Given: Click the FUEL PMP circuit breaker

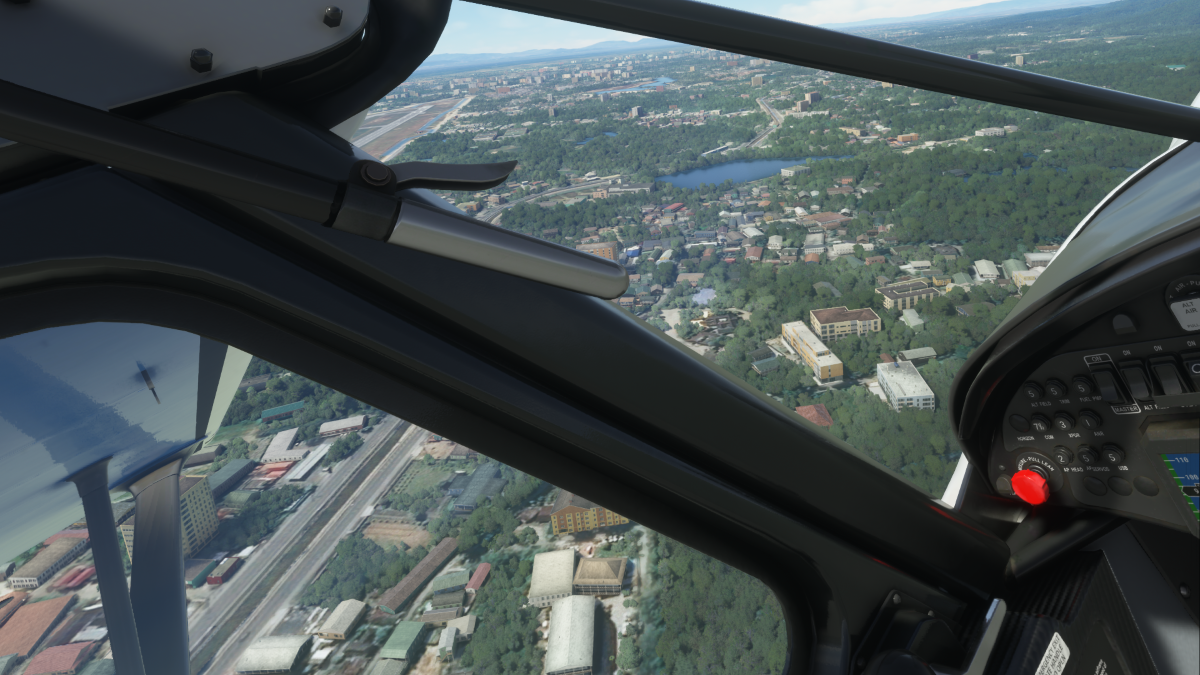Looking at the screenshot, I should click(x=1081, y=387).
